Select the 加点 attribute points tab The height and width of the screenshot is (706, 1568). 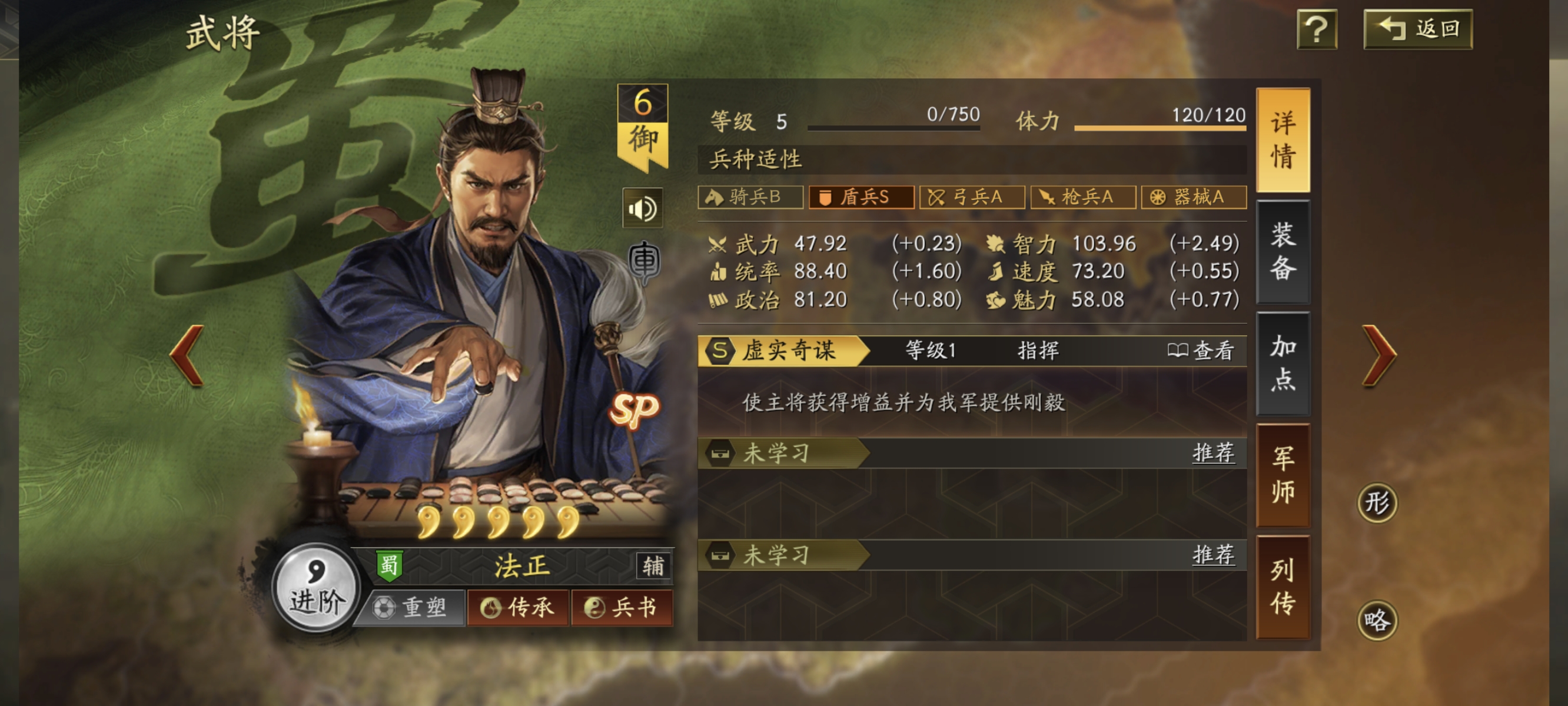1283,364
